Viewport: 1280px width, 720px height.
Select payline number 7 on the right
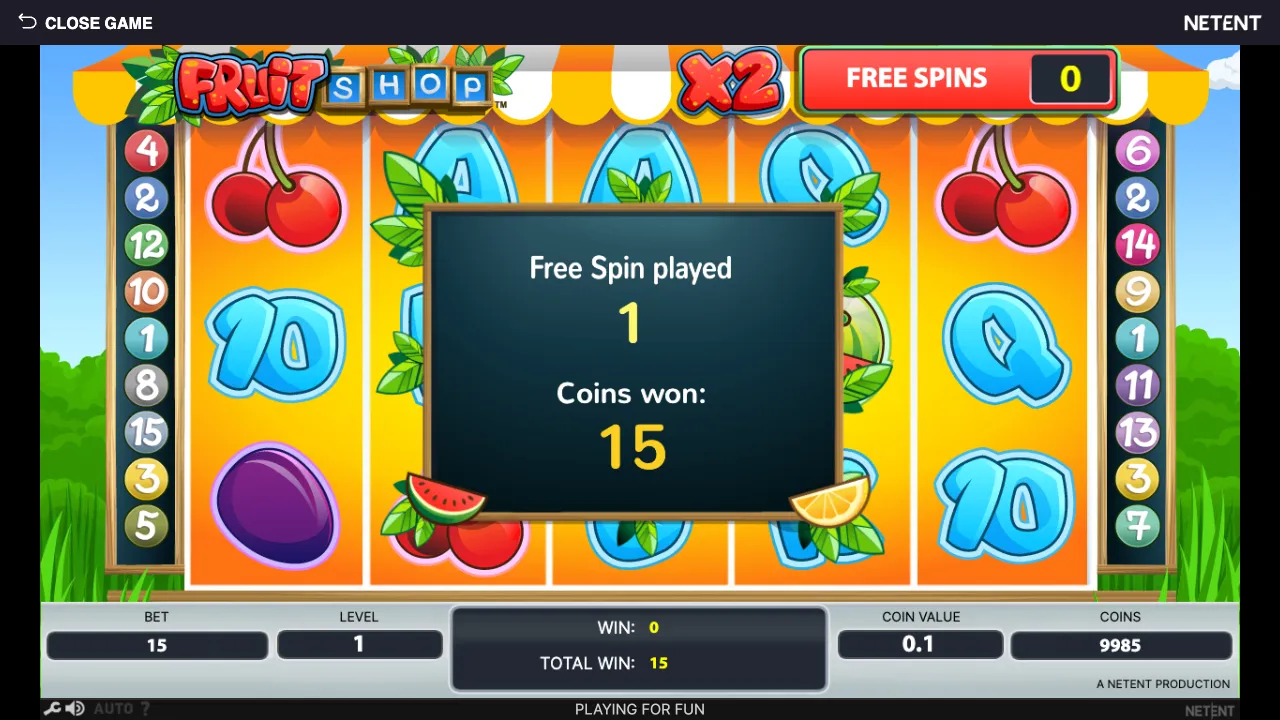pos(1139,525)
